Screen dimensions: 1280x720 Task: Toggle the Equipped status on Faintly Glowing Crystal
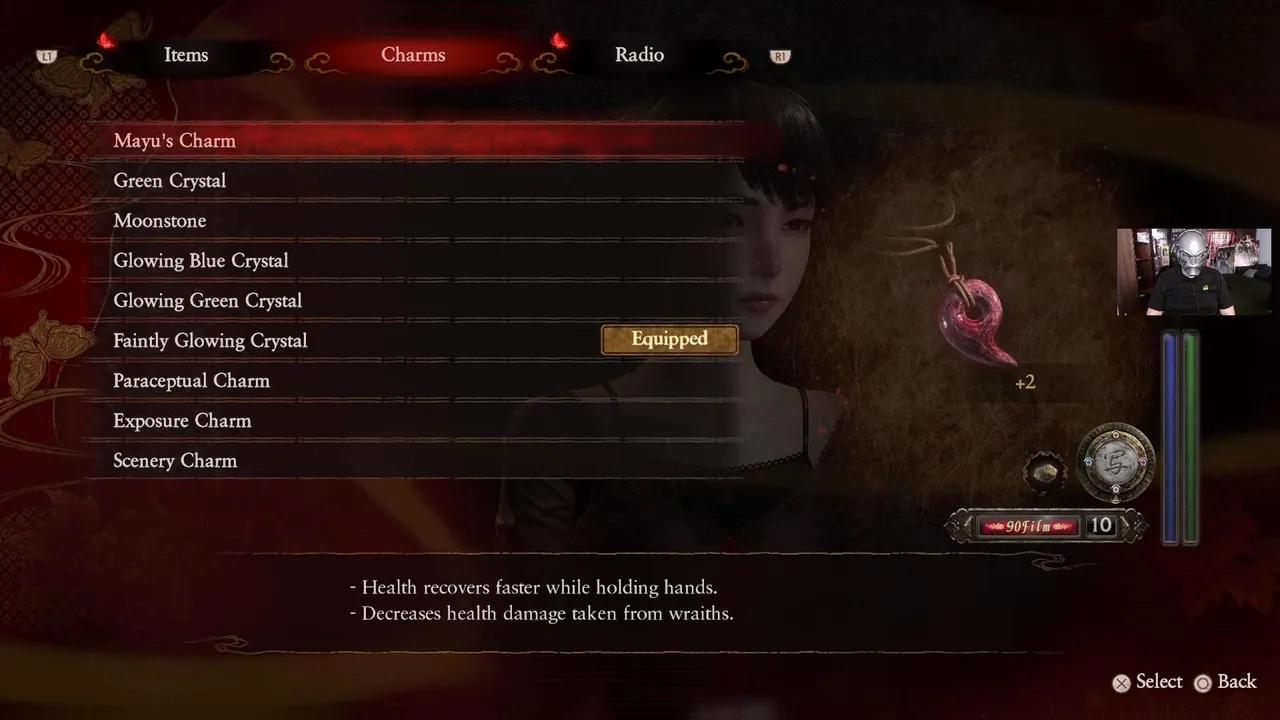[668, 340]
